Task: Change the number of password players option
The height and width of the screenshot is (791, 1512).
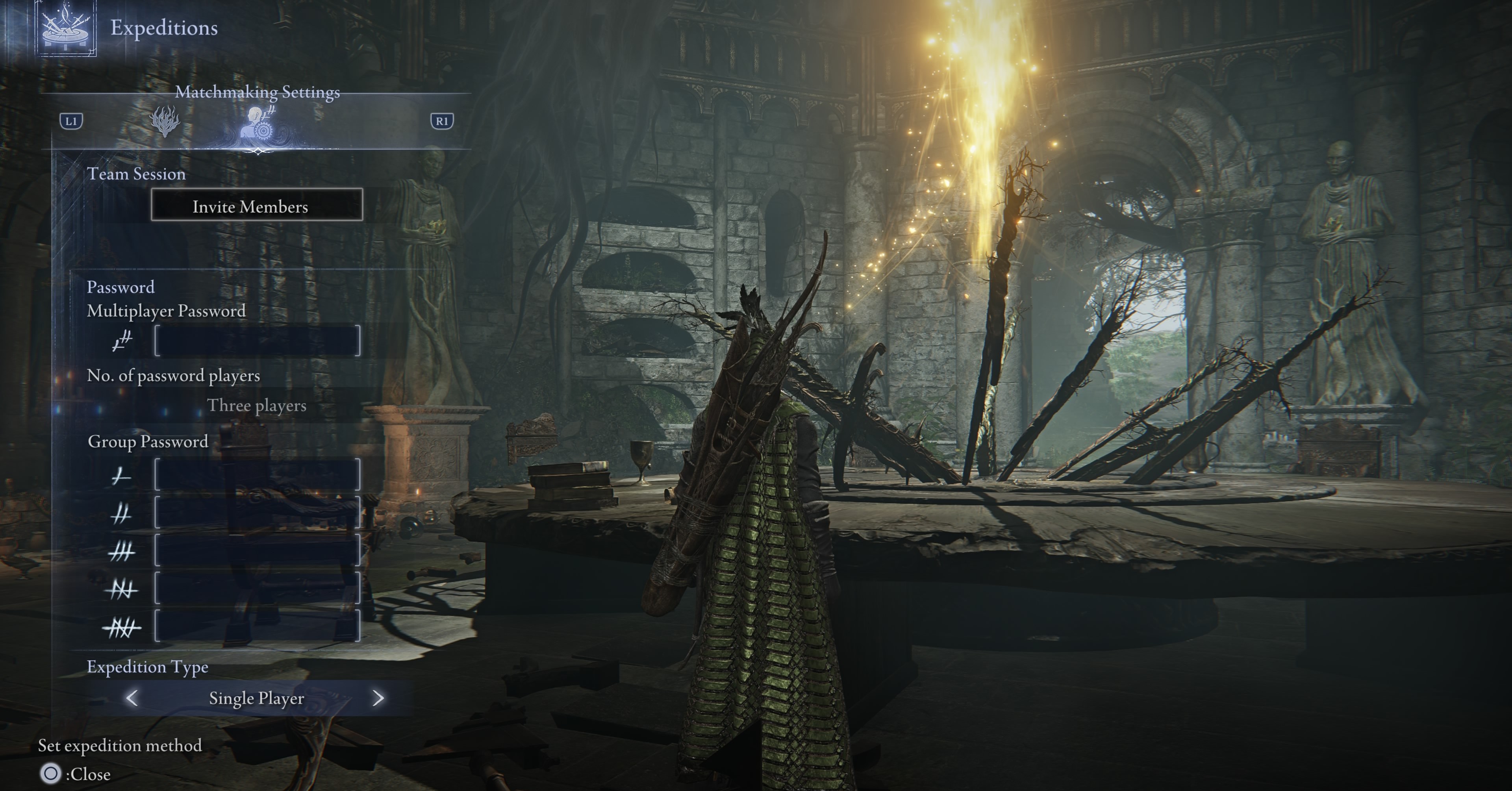Action: 256,406
